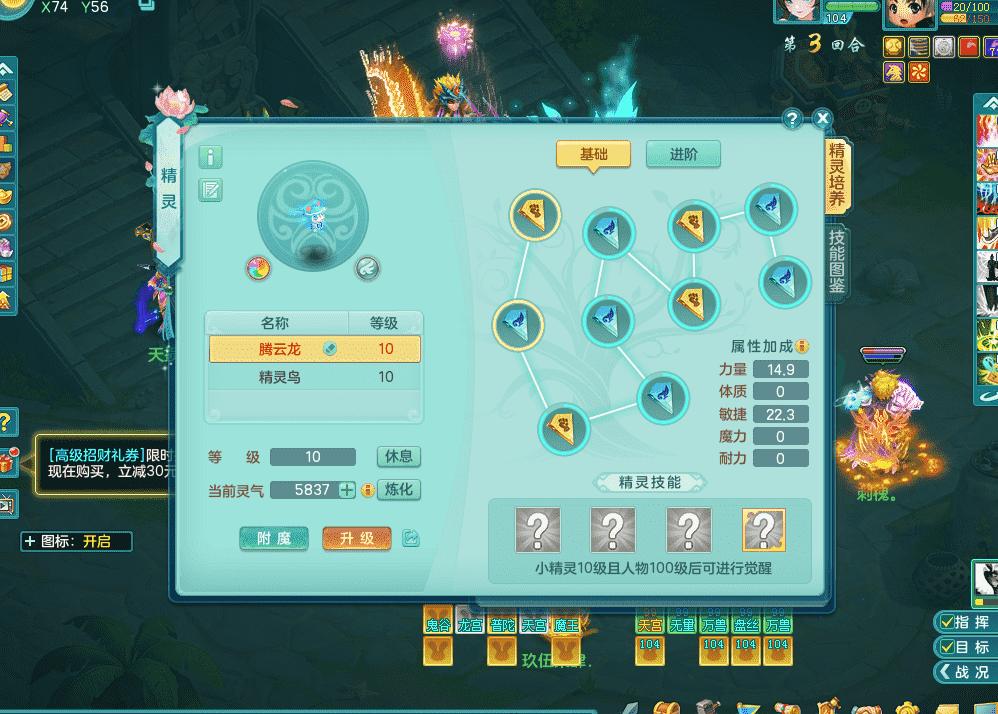Open the edit note icon
Screen dimensions: 998x714
coord(211,190)
